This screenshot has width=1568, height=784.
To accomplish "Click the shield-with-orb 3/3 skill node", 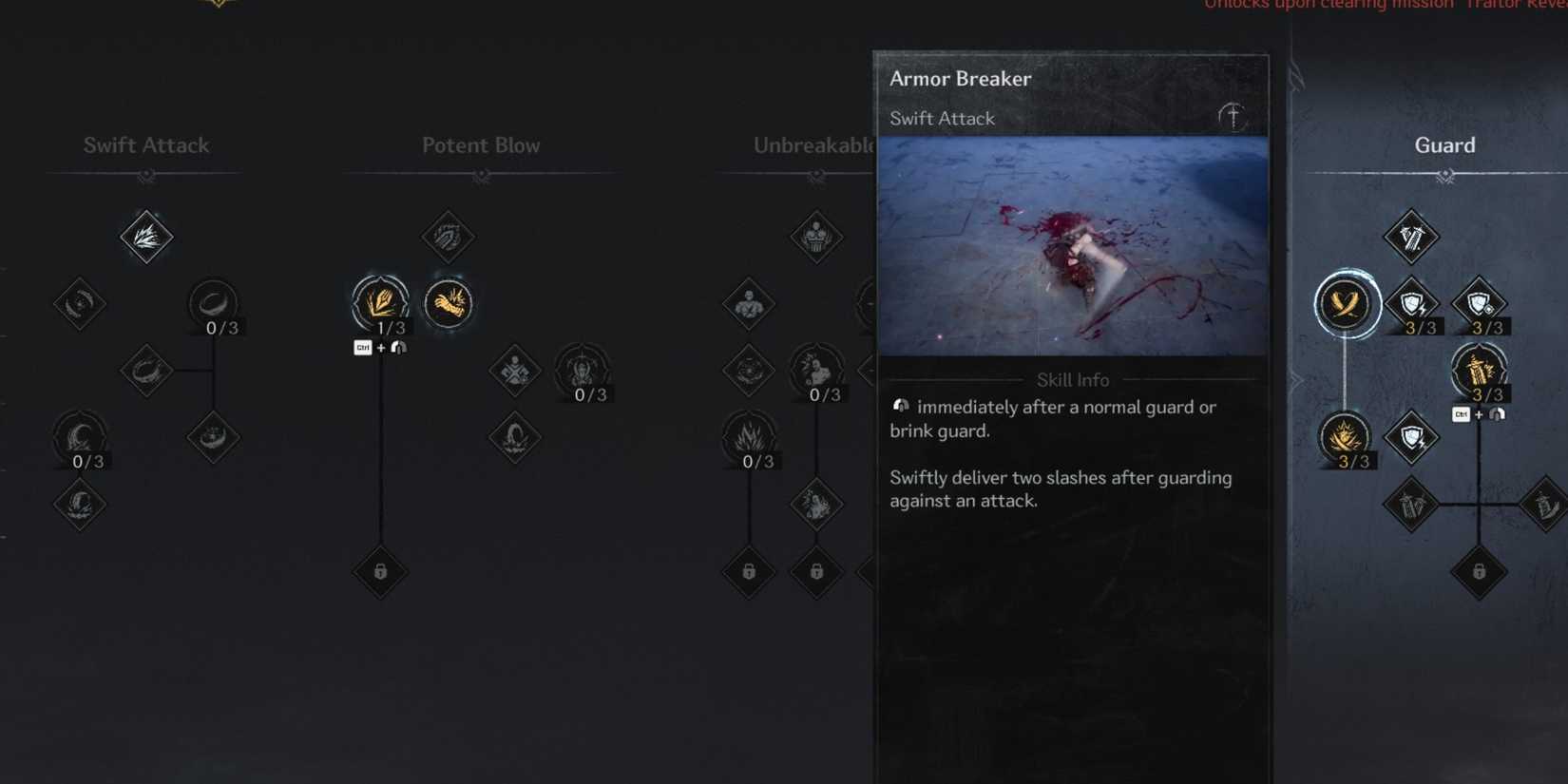I will 1479,302.
